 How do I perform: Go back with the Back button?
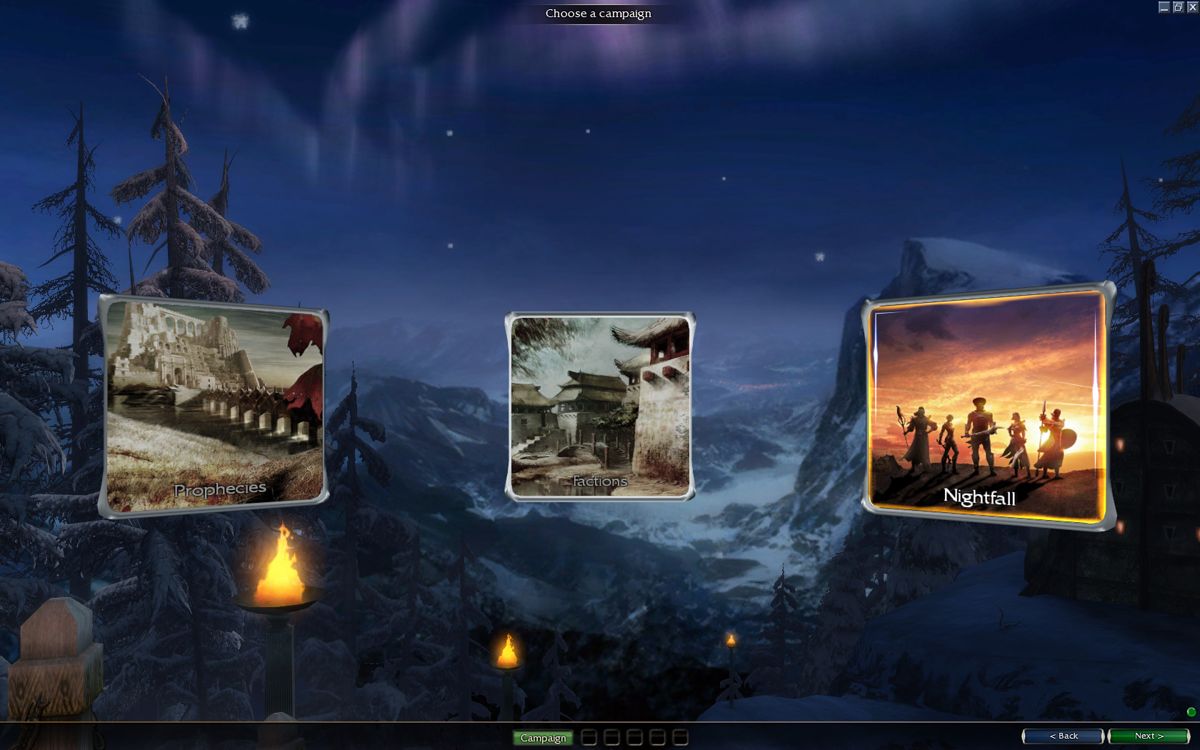(1063, 736)
